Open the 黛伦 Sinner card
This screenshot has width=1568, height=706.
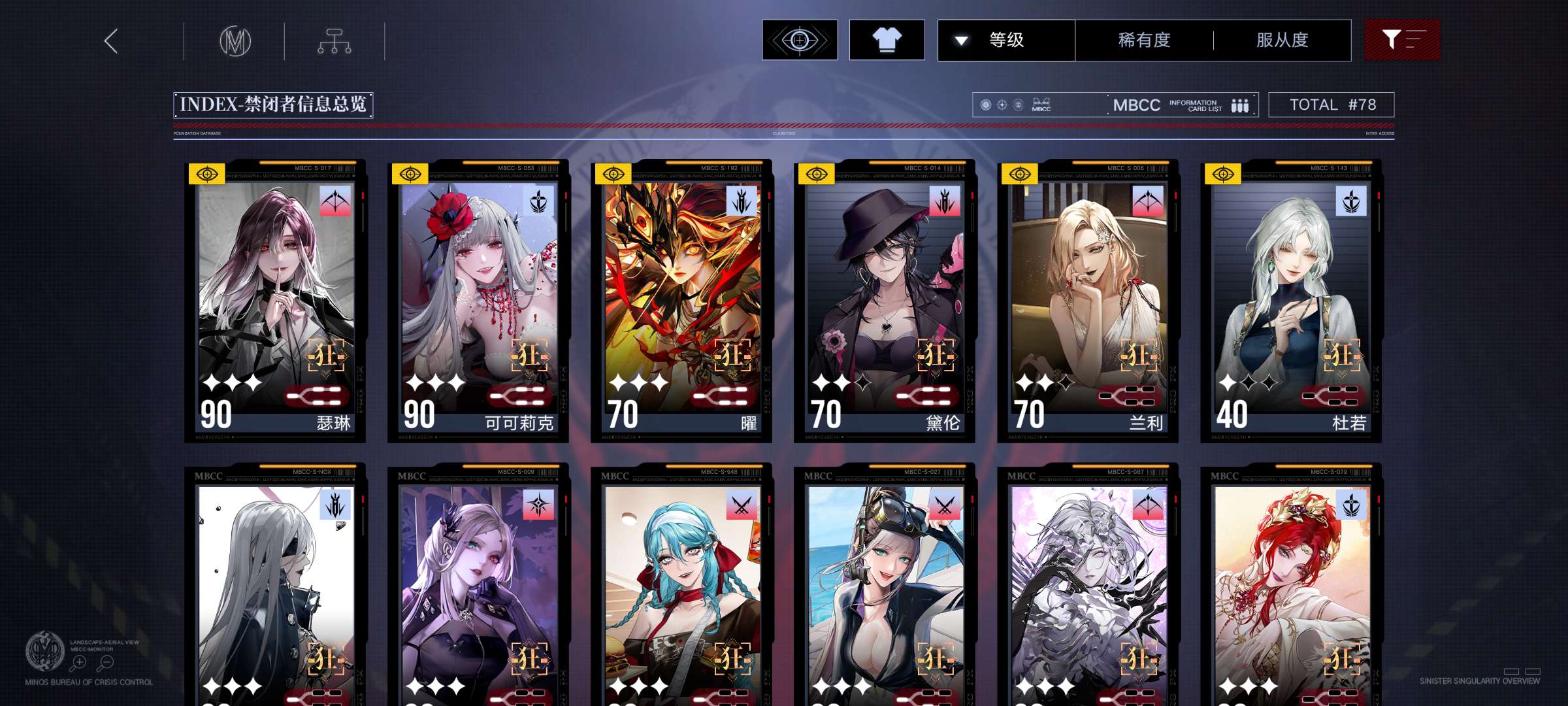click(x=885, y=301)
